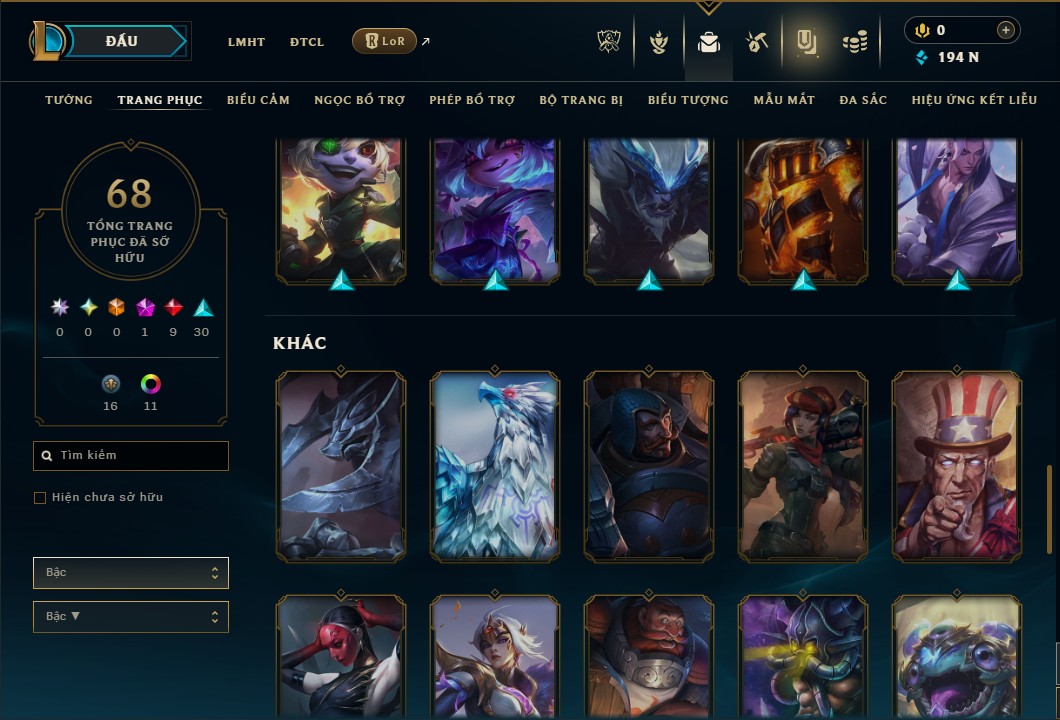1060x720 pixels.
Task: Focus the Tìm kiếm search box
Action: [131, 456]
